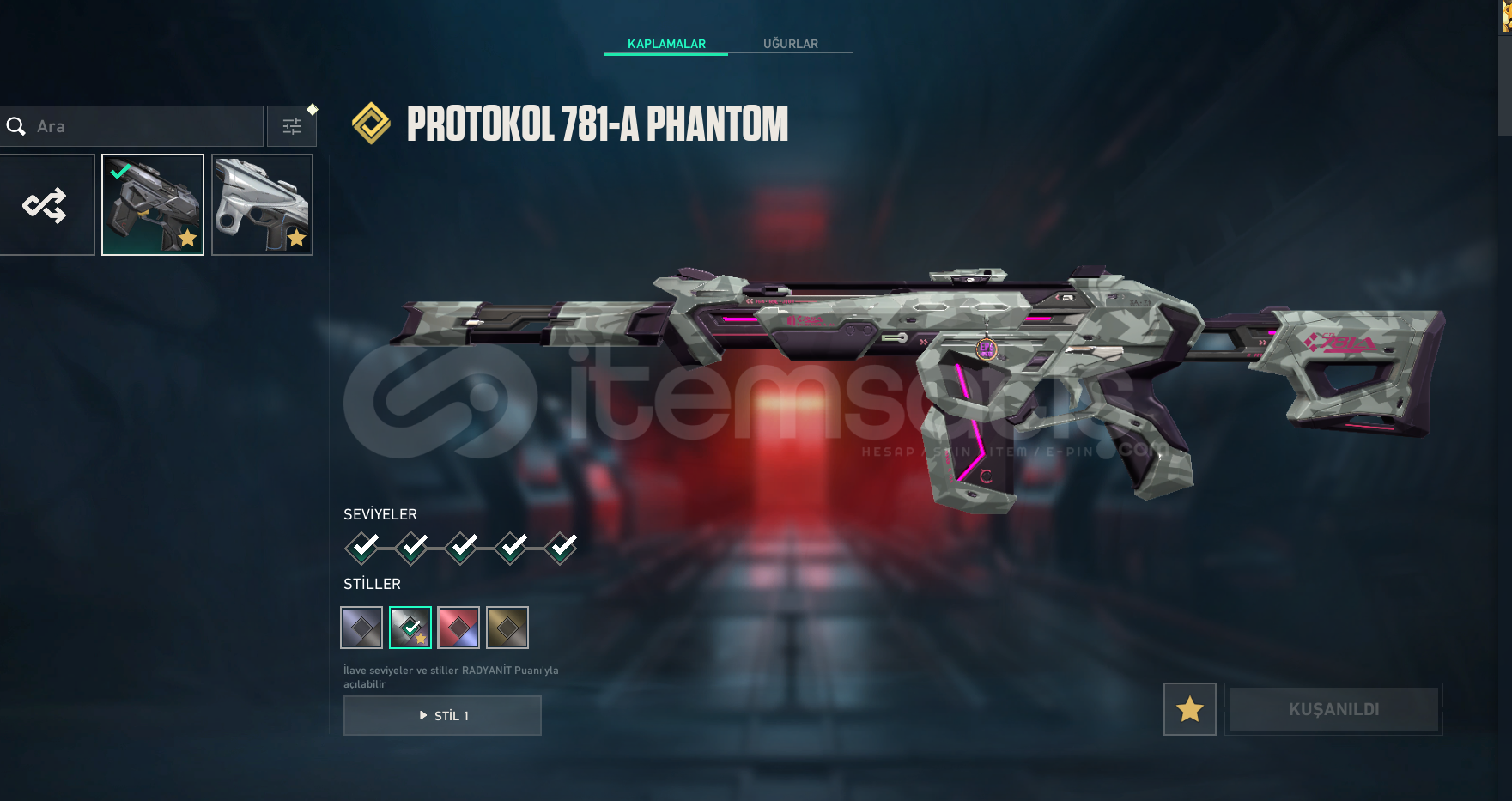Choose the gray default style swatch
The image size is (1512, 801).
tap(361, 628)
